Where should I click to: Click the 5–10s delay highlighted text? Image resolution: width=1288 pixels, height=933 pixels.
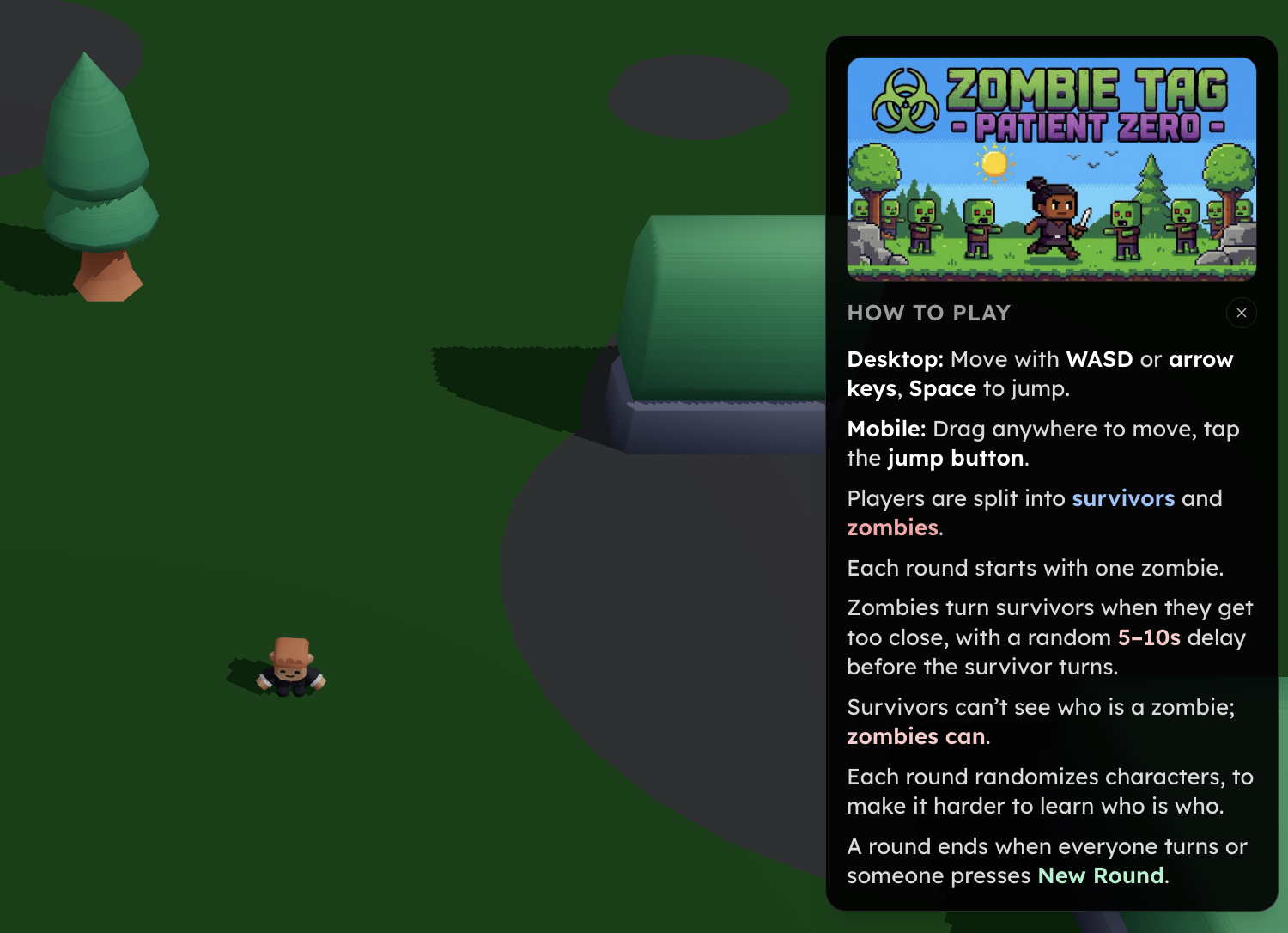pyautogui.click(x=1149, y=637)
